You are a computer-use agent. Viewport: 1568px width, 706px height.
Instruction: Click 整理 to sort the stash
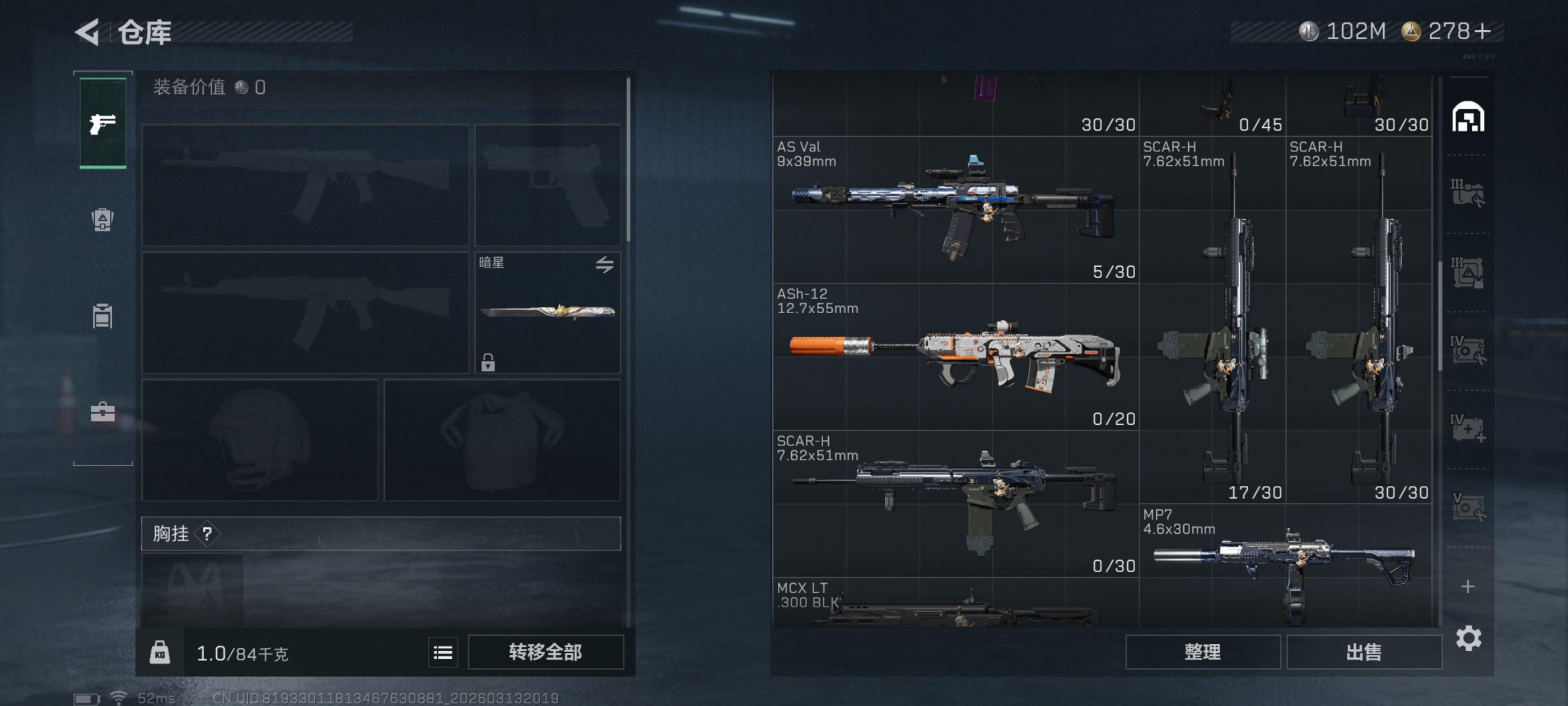pos(1202,652)
